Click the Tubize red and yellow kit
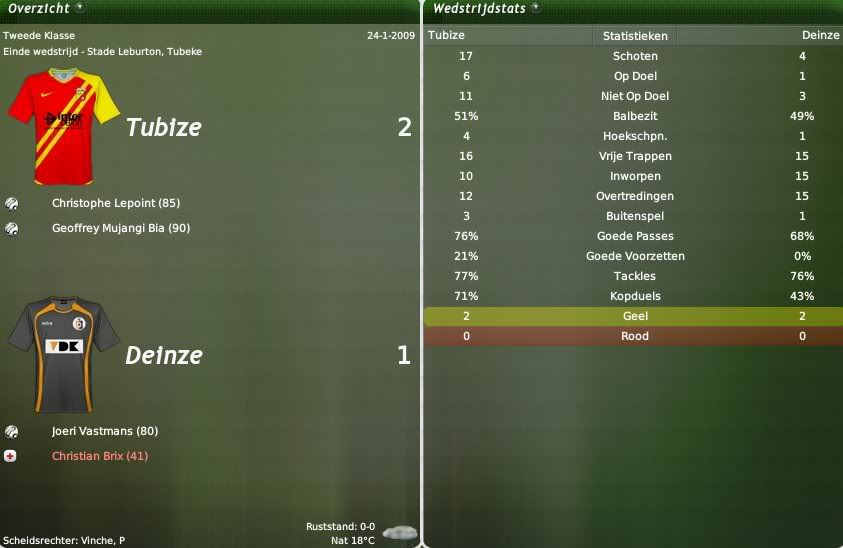The height and width of the screenshot is (548, 843). pos(63,128)
